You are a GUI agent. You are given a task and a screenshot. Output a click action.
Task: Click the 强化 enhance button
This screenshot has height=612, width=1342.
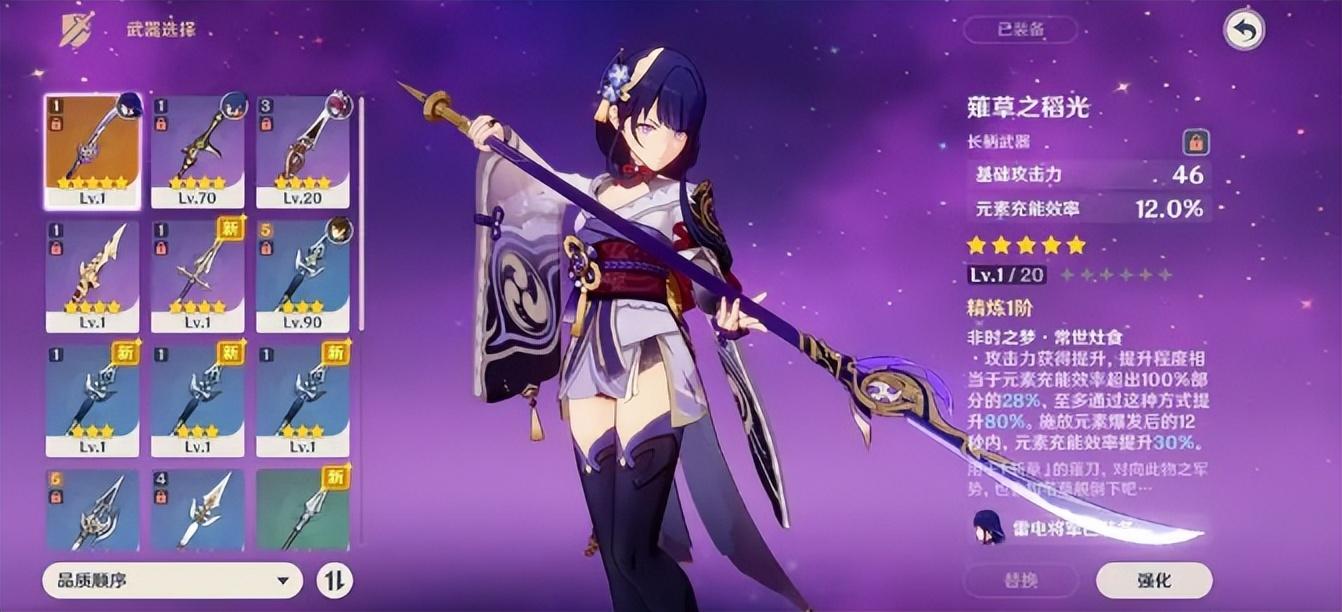coord(1154,580)
